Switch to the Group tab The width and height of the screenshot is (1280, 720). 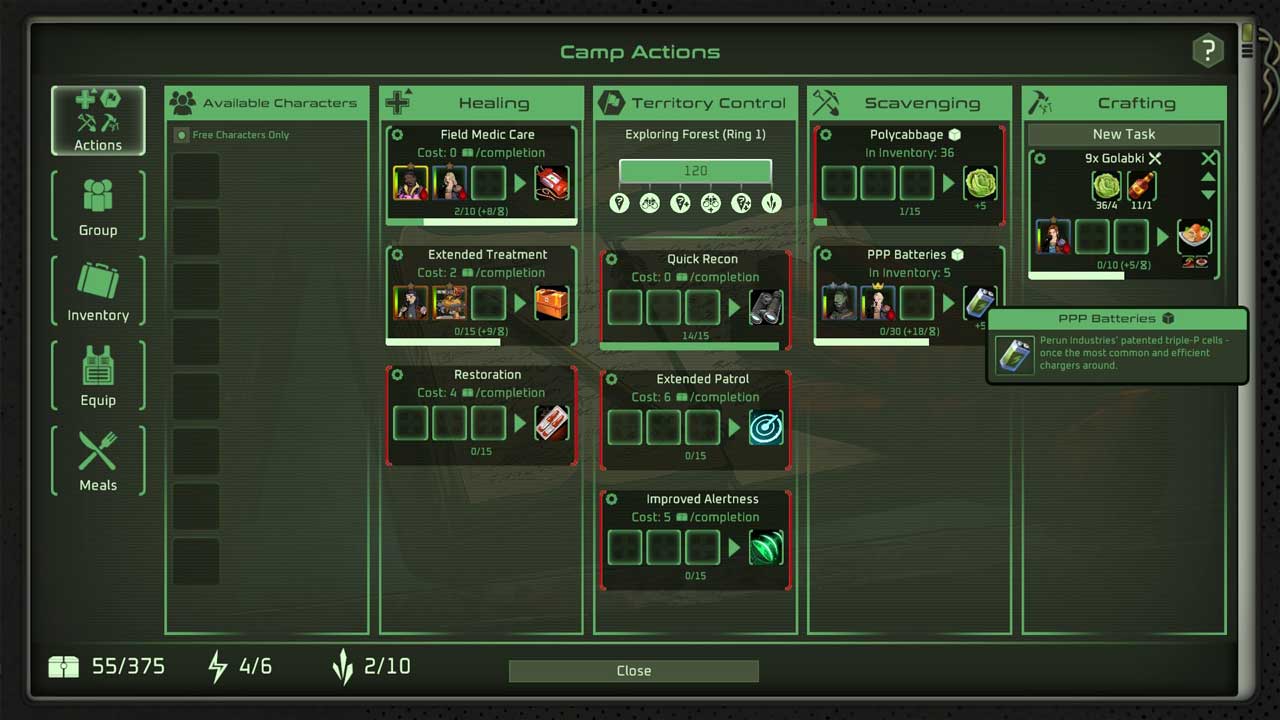coord(98,205)
